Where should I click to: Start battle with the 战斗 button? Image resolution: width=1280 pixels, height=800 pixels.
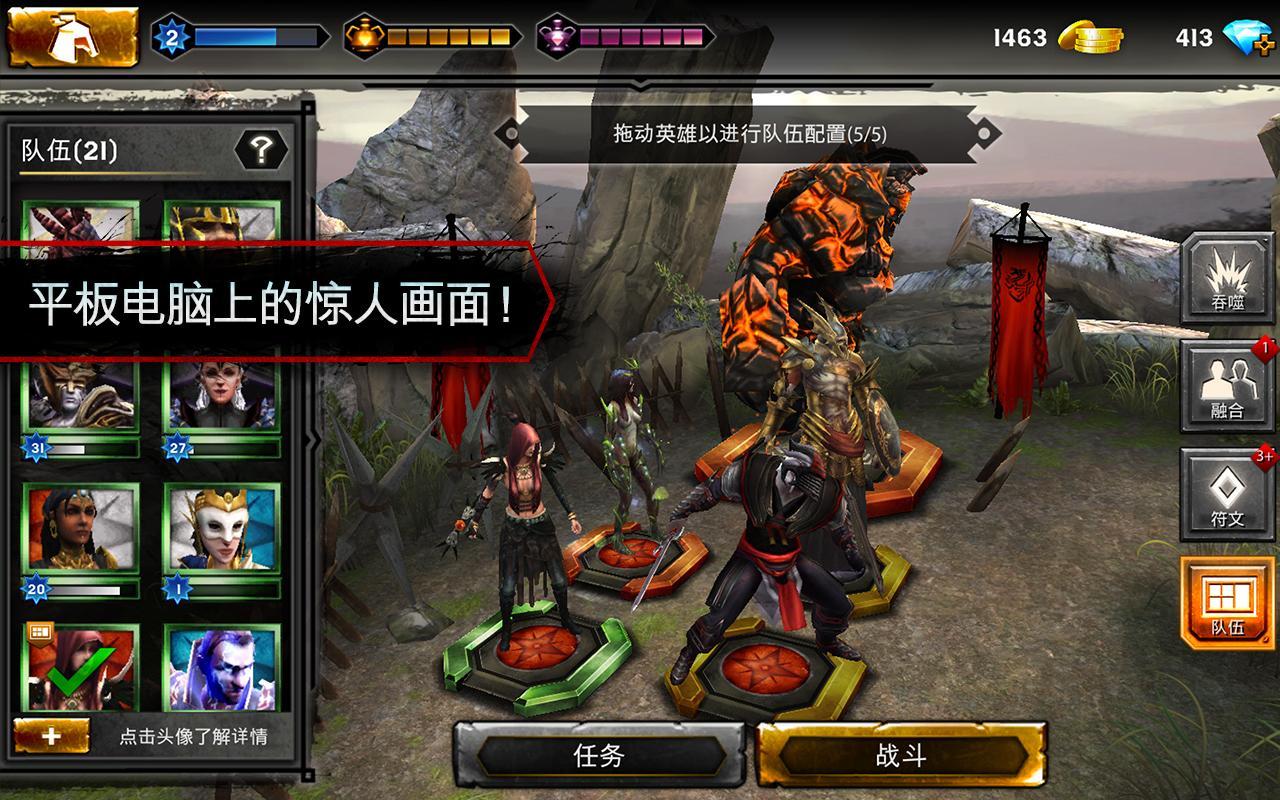901,755
